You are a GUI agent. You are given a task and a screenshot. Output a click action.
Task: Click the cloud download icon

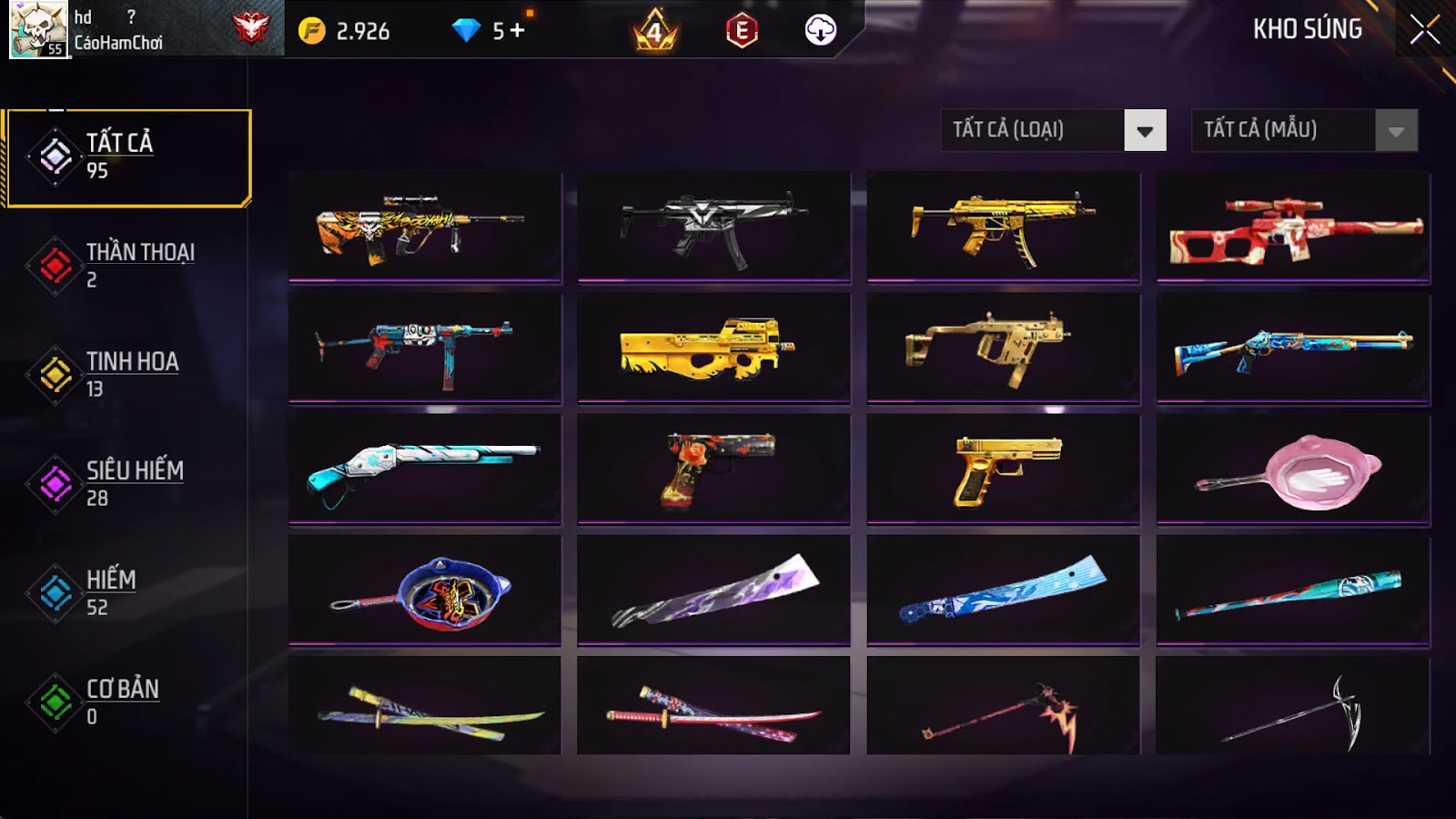(x=820, y=30)
